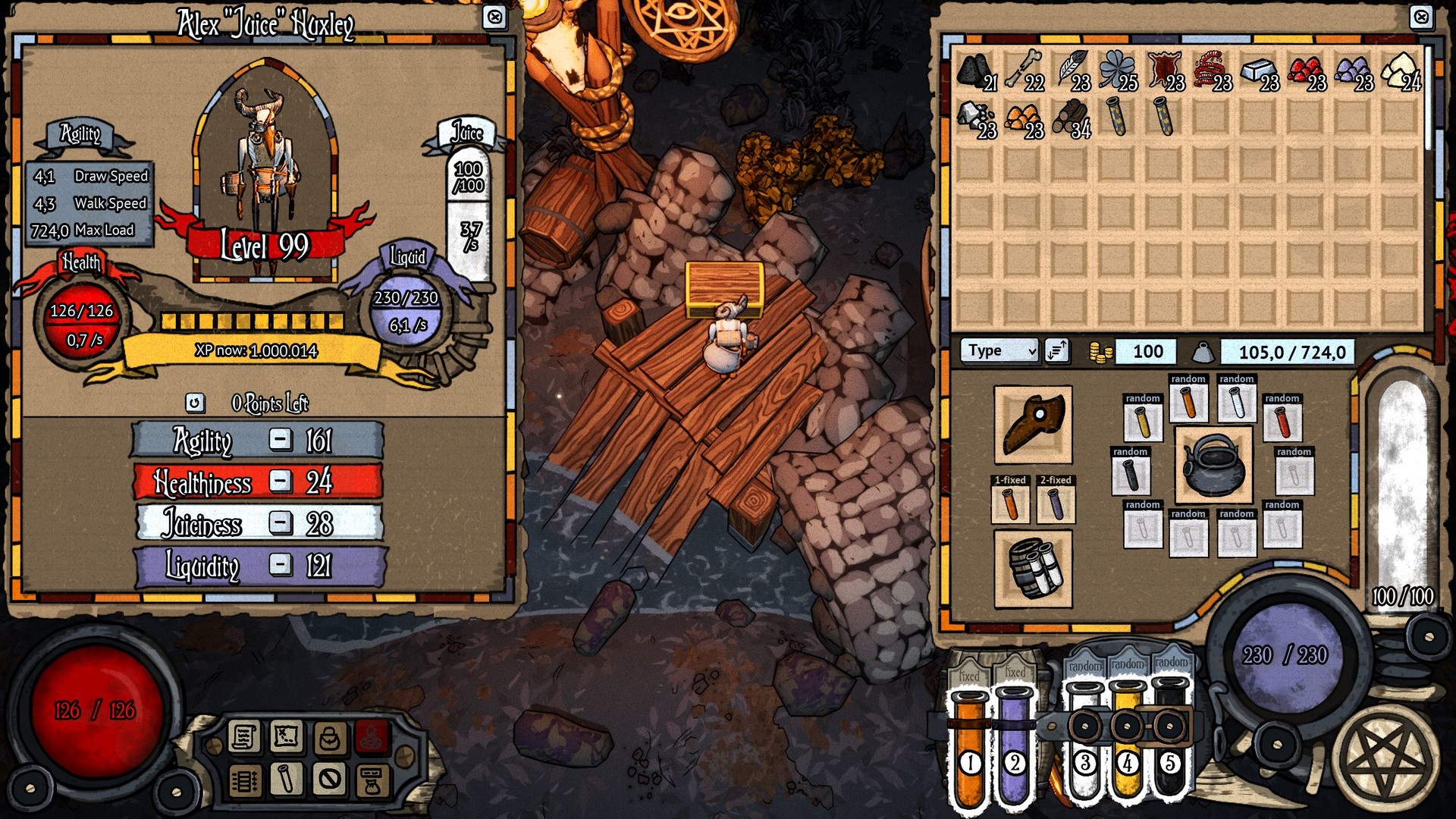Open the money bag trade icon
This screenshot has width=1456, height=819.
click(371, 781)
